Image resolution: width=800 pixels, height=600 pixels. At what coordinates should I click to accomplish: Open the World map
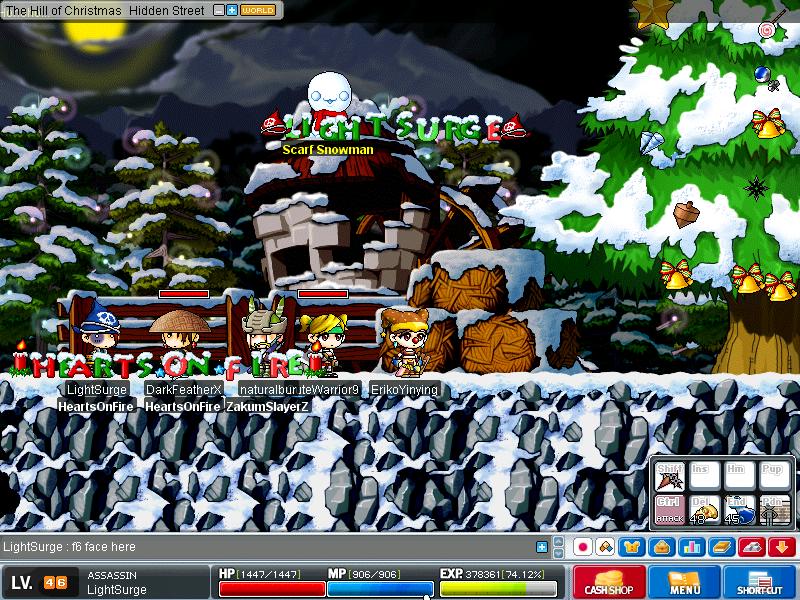258,10
